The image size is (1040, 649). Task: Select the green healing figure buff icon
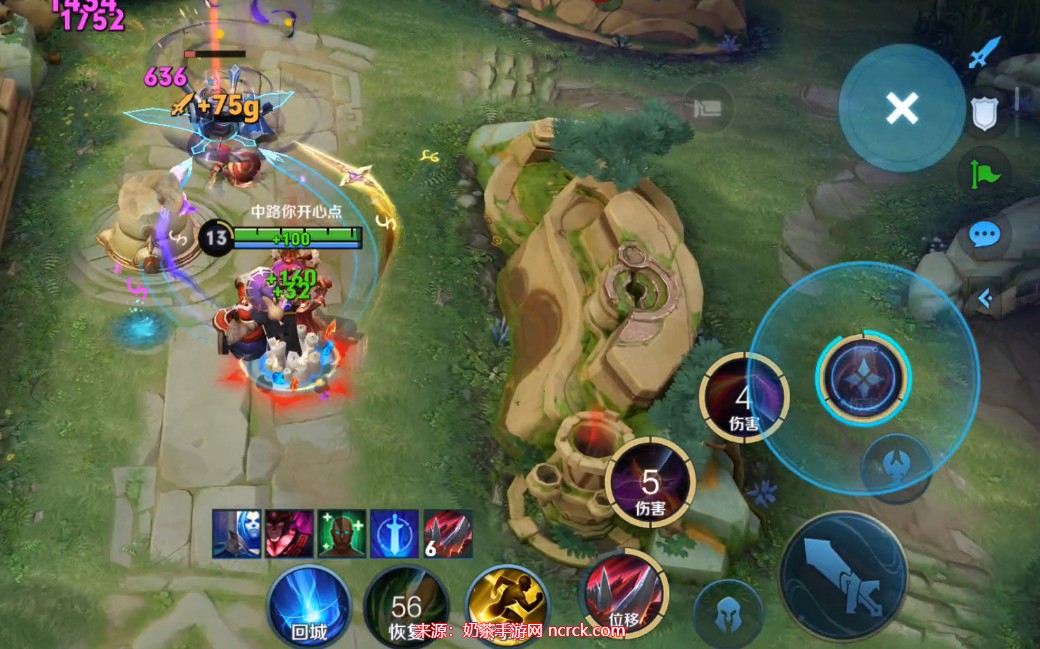pyautogui.click(x=342, y=533)
